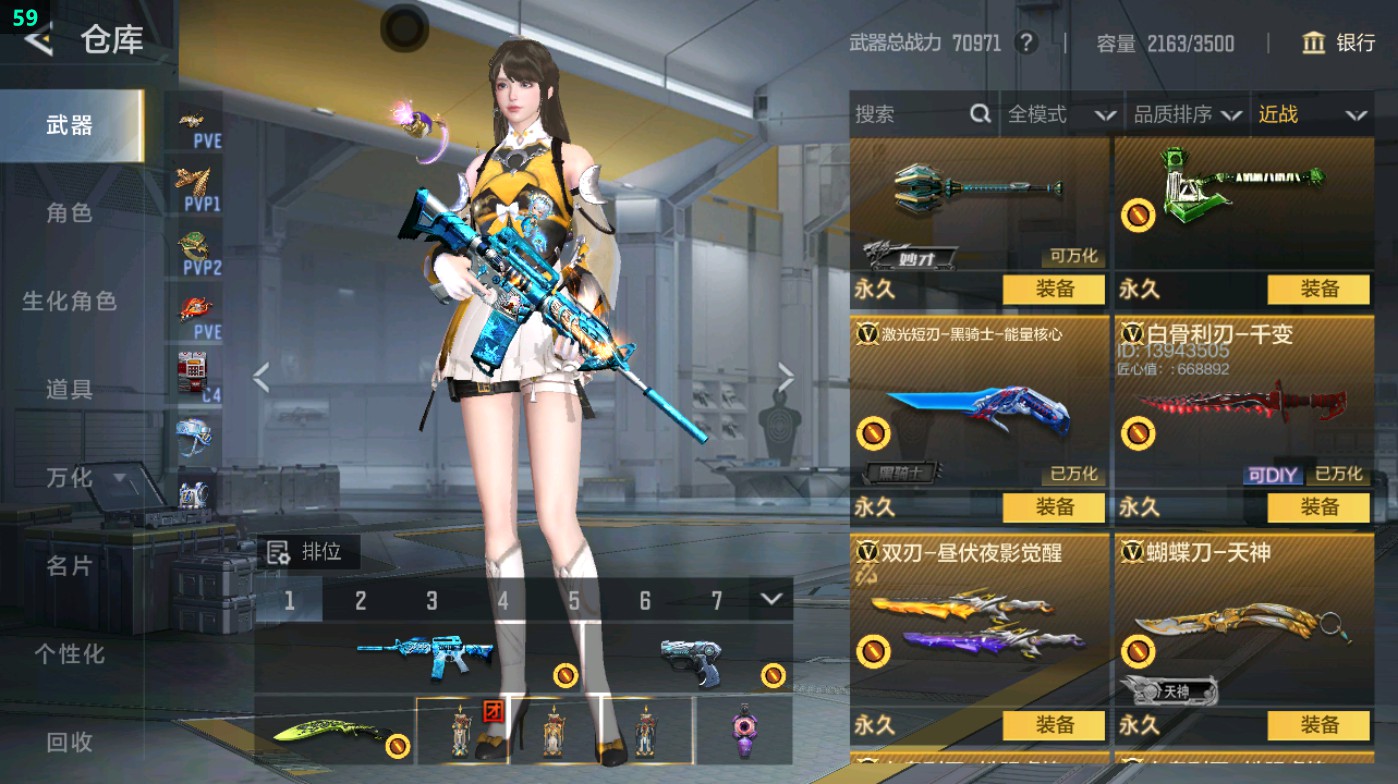Click the back arrow next to 仓库
1398x784 pixels.
pyautogui.click(x=37, y=42)
